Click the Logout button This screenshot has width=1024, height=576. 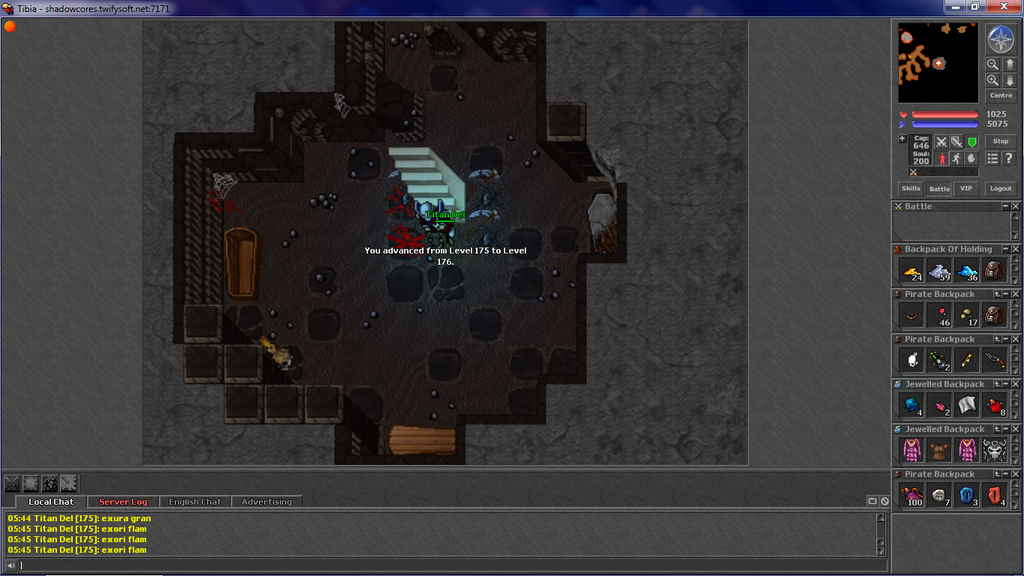[x=1000, y=188]
